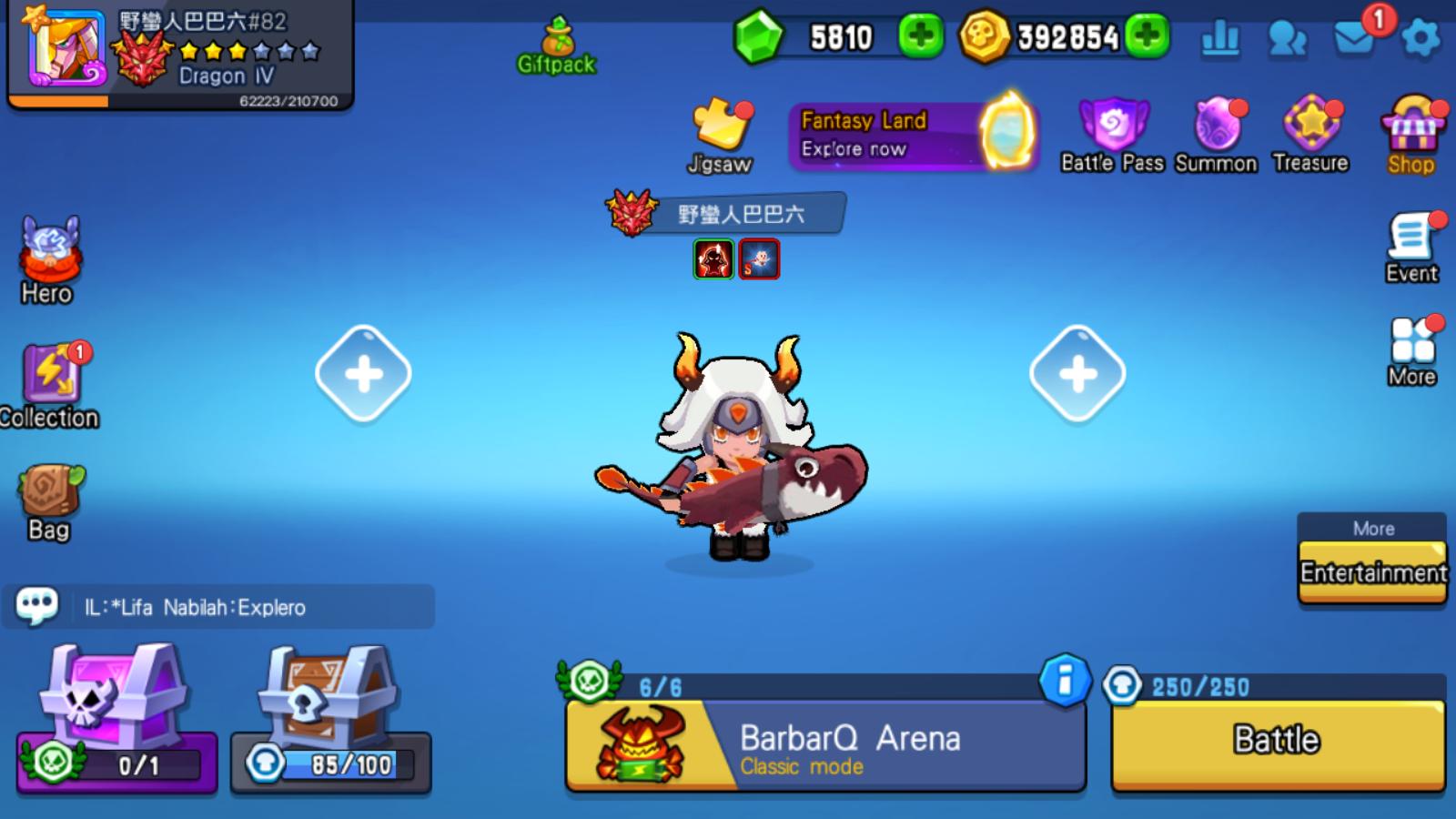This screenshot has width=1456, height=819.
Task: Expand the left empty teammate slot
Action: click(x=363, y=371)
